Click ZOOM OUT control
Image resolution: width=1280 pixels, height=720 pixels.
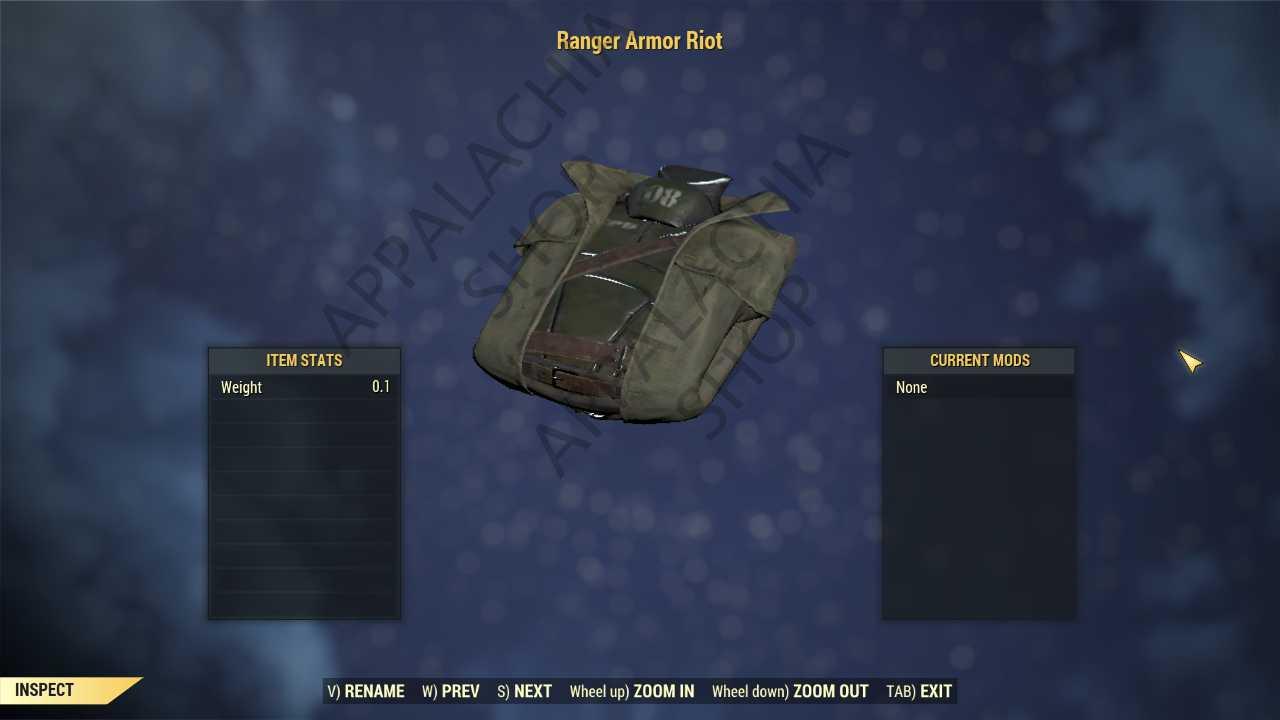(x=830, y=691)
